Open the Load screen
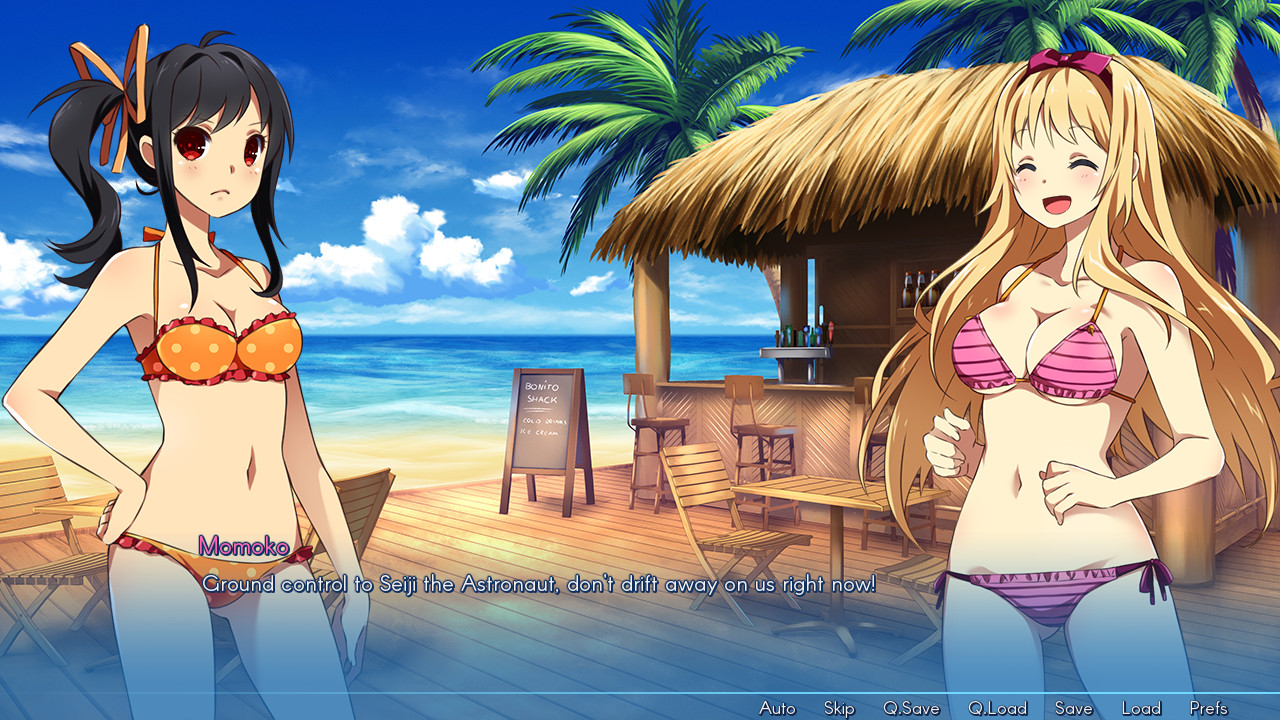The height and width of the screenshot is (720, 1280). point(1140,707)
